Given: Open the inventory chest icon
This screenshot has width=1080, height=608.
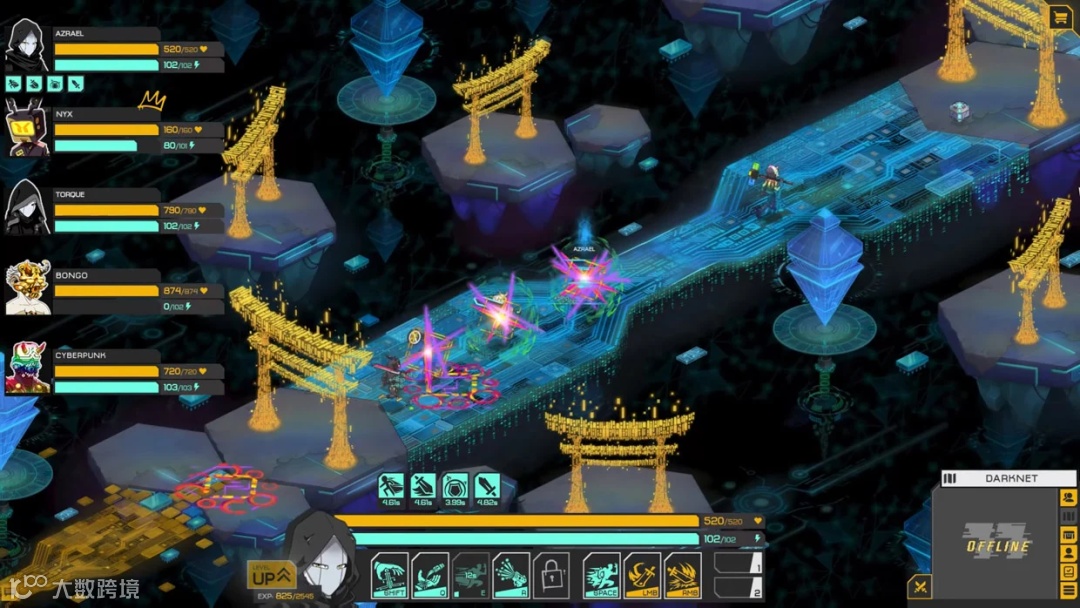Looking at the screenshot, I should pyautogui.click(x=1068, y=534).
